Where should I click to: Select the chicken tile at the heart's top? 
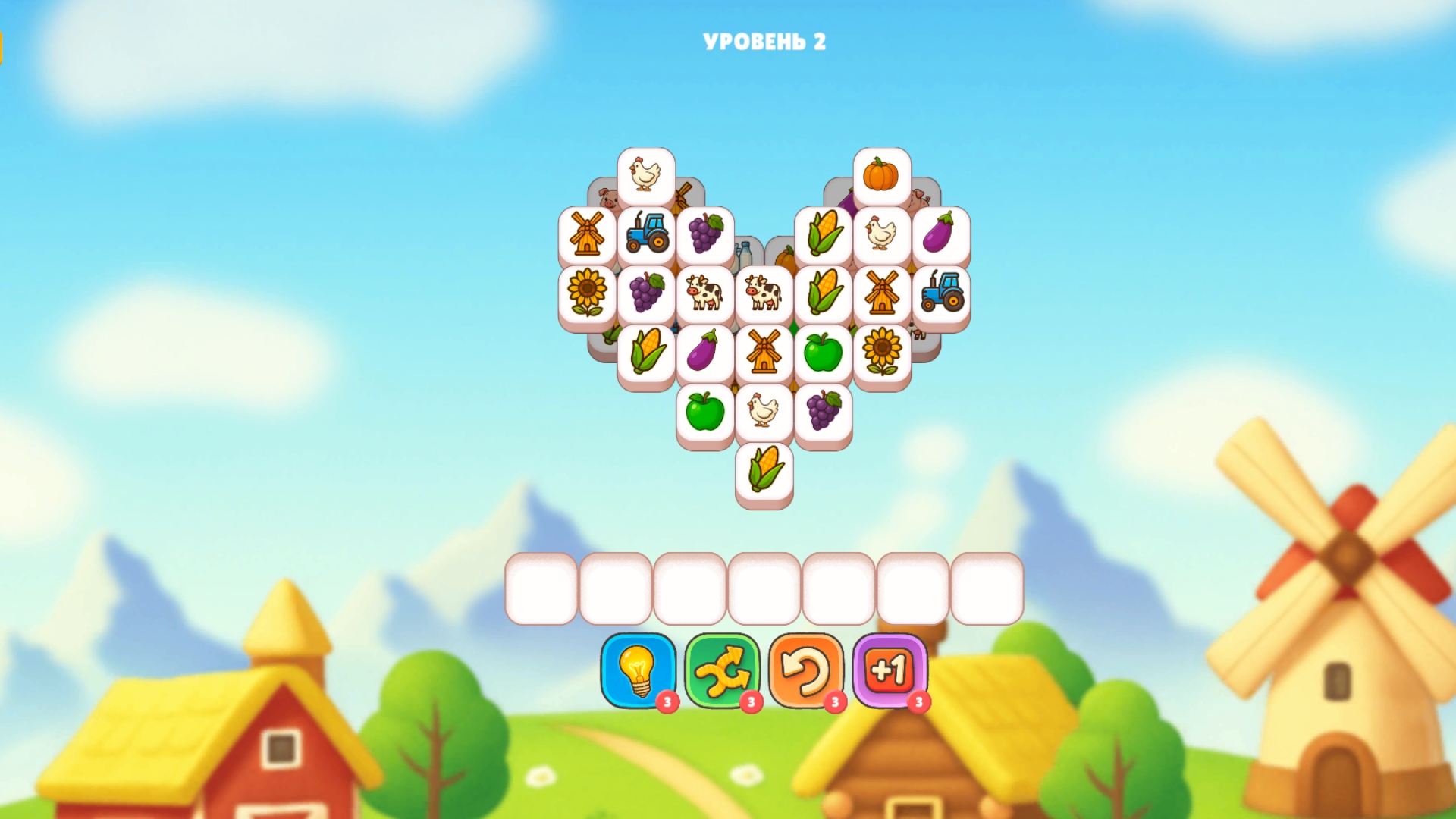(x=645, y=174)
